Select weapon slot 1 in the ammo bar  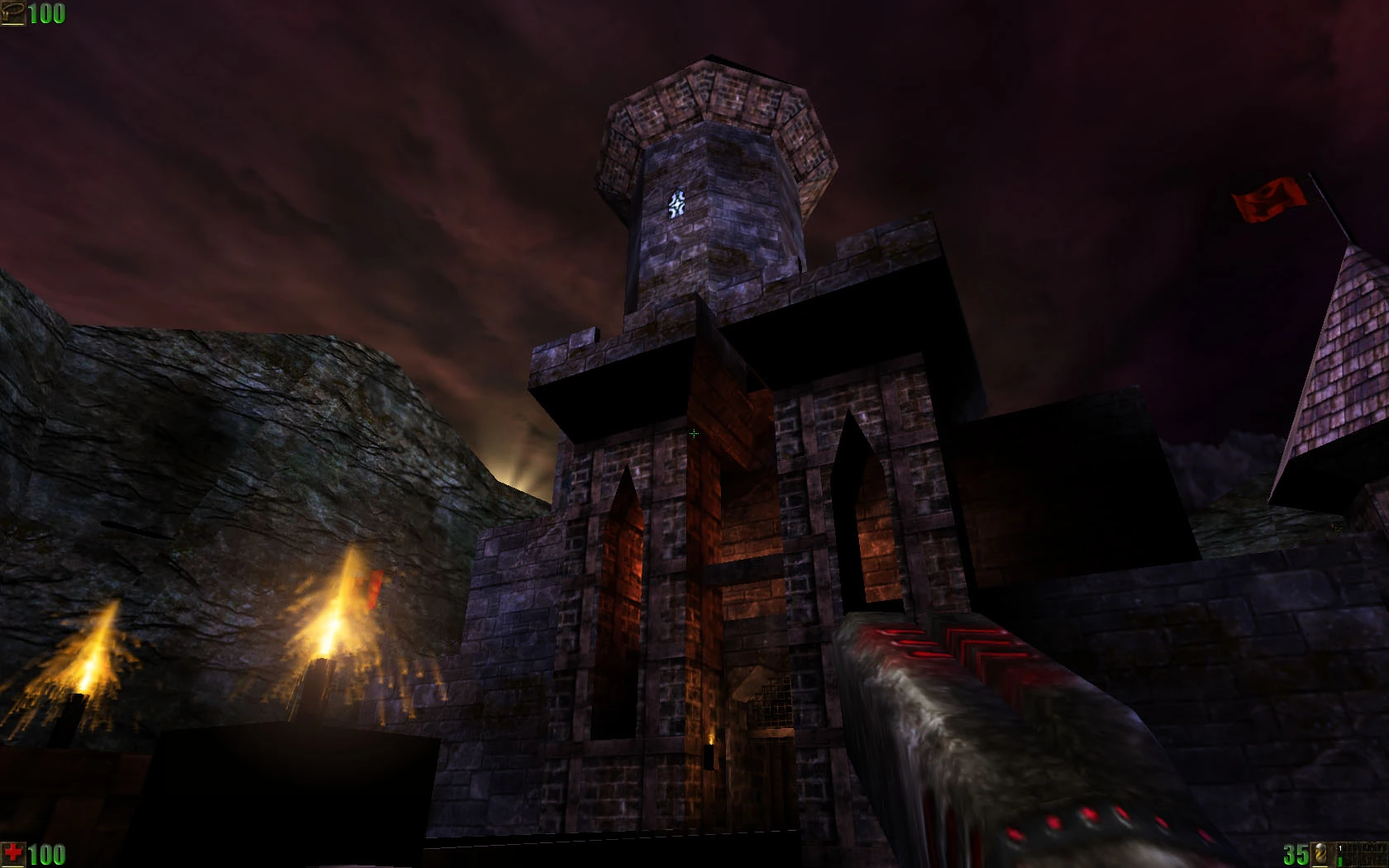pyautogui.click(x=1340, y=848)
